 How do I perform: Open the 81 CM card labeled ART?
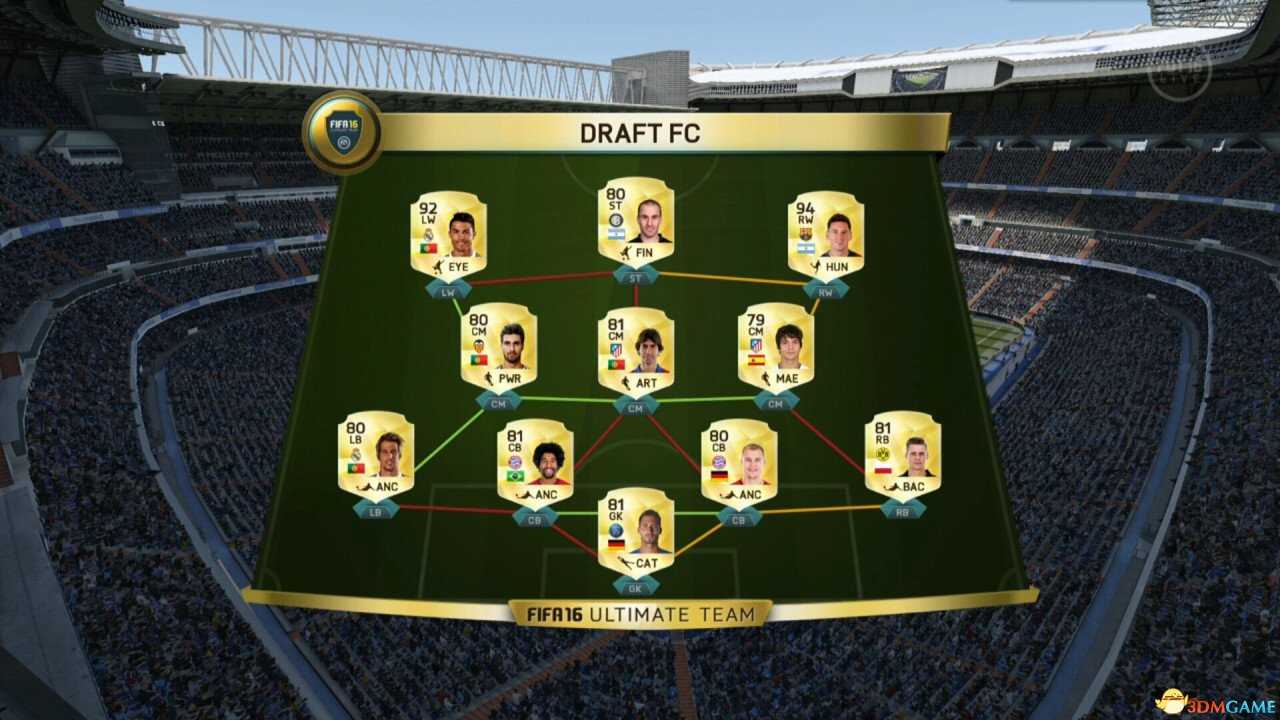click(x=636, y=351)
